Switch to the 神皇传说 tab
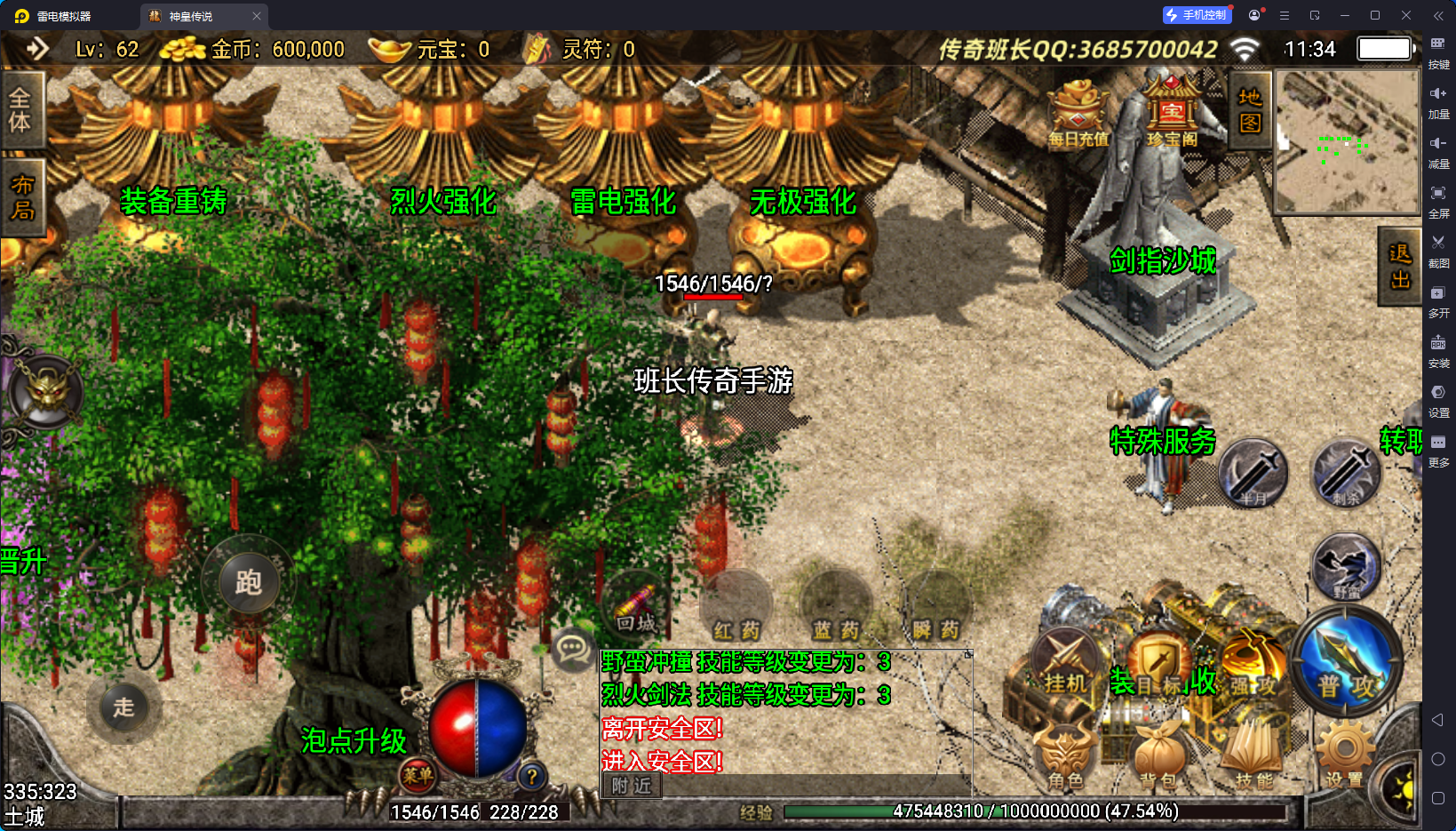 (189, 15)
